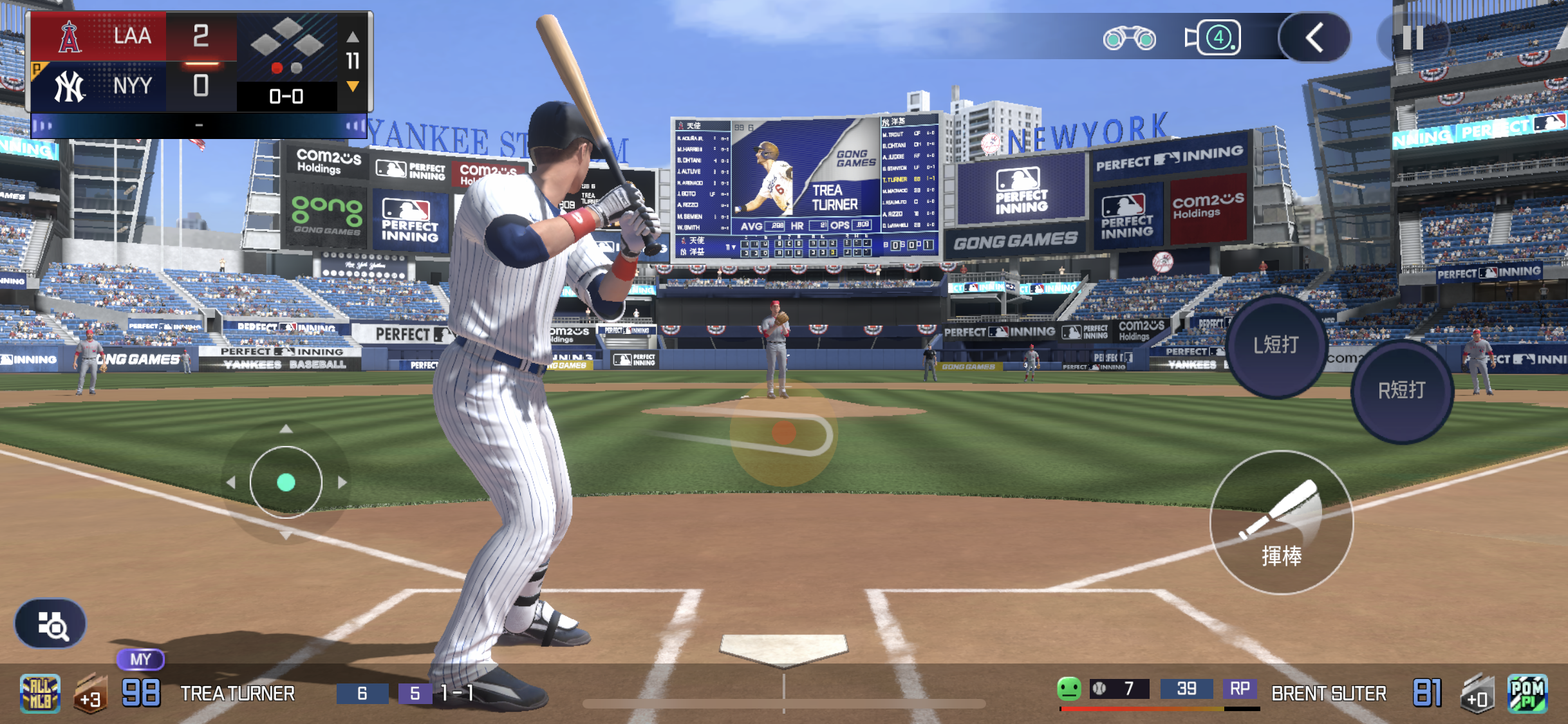Tap the 揮棒 swing button
The width and height of the screenshot is (1568, 724).
1281,523
